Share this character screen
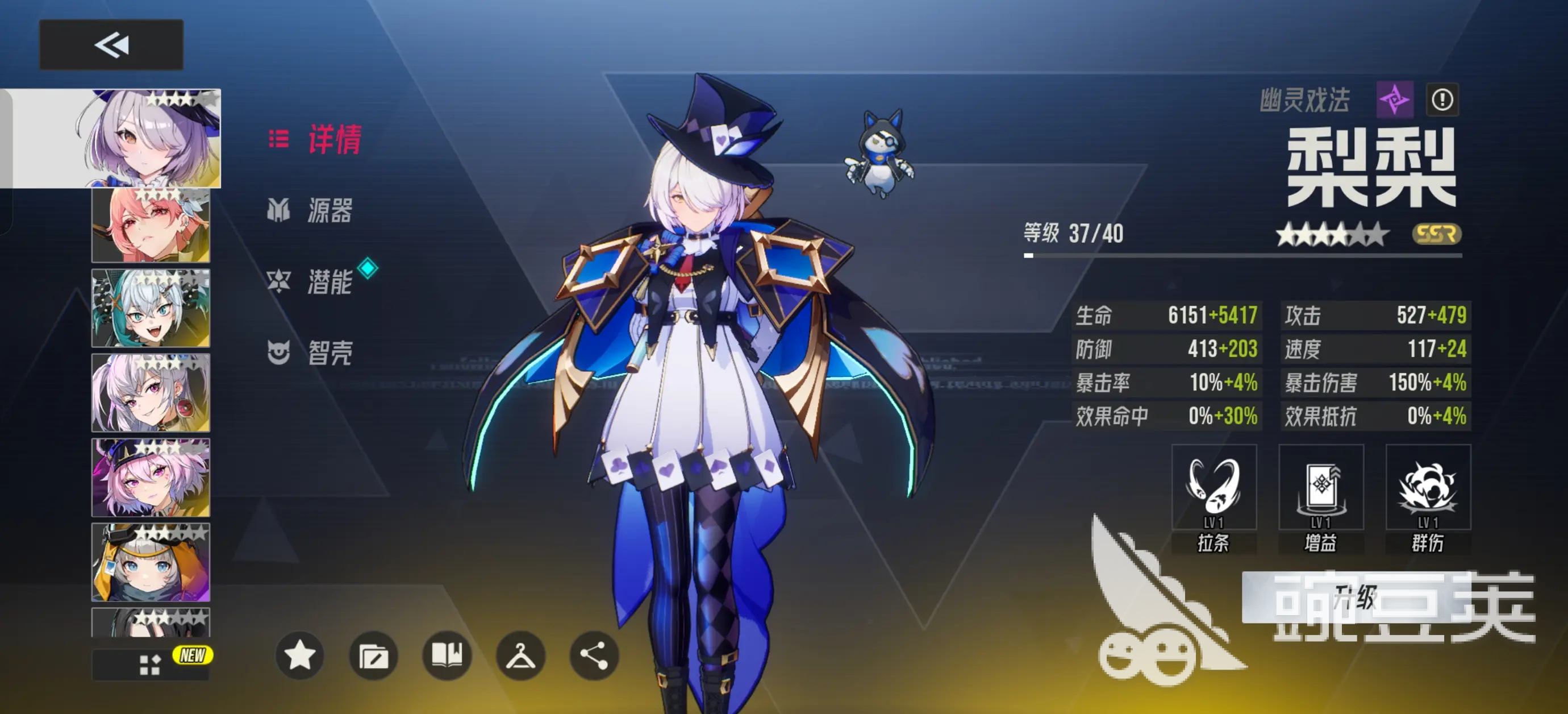Image resolution: width=1568 pixels, height=714 pixels. click(594, 656)
